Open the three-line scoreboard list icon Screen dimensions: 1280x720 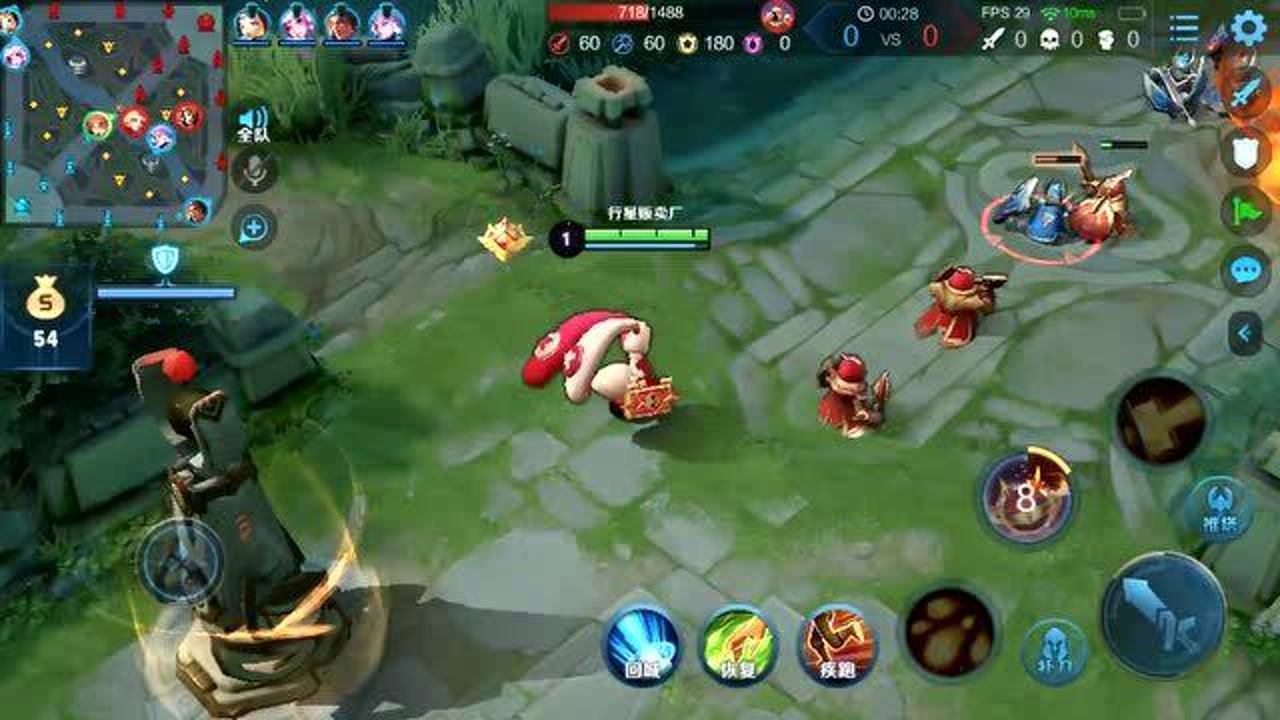(1184, 28)
